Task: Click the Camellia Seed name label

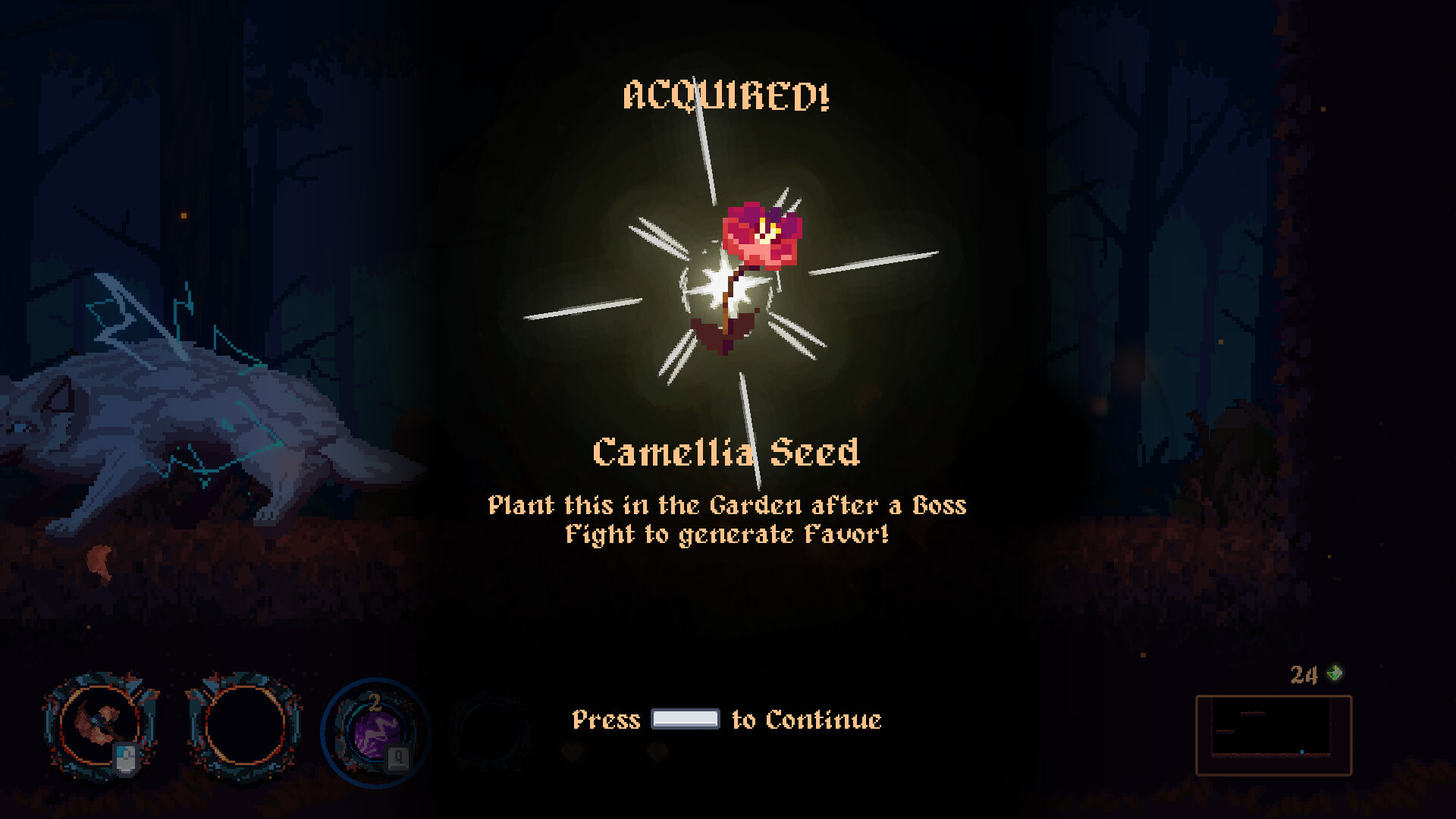Action: [726, 453]
